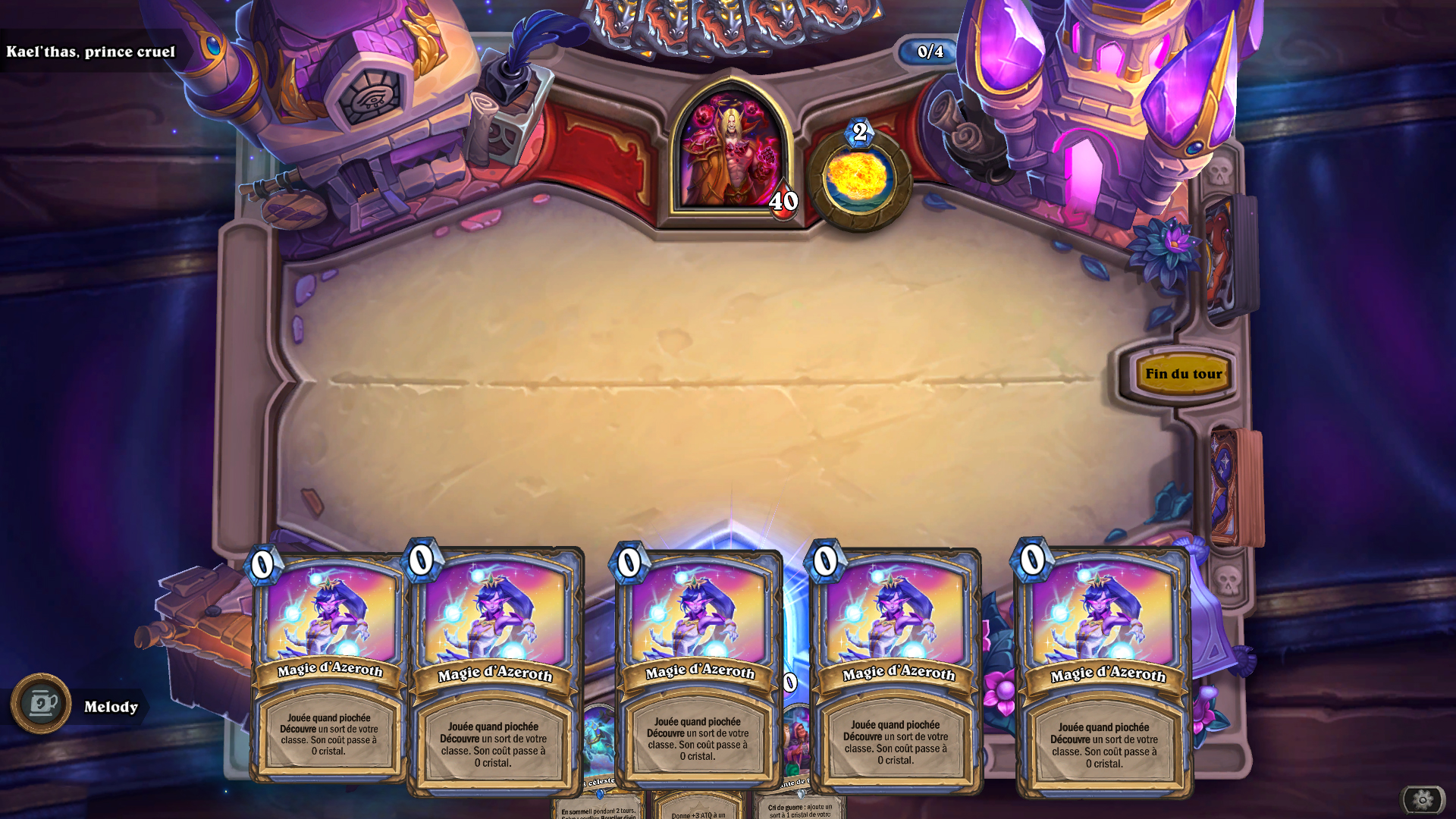This screenshot has width=1456, height=819.
Task: Select the middle Magie d'Azeroth card
Action: (695, 667)
